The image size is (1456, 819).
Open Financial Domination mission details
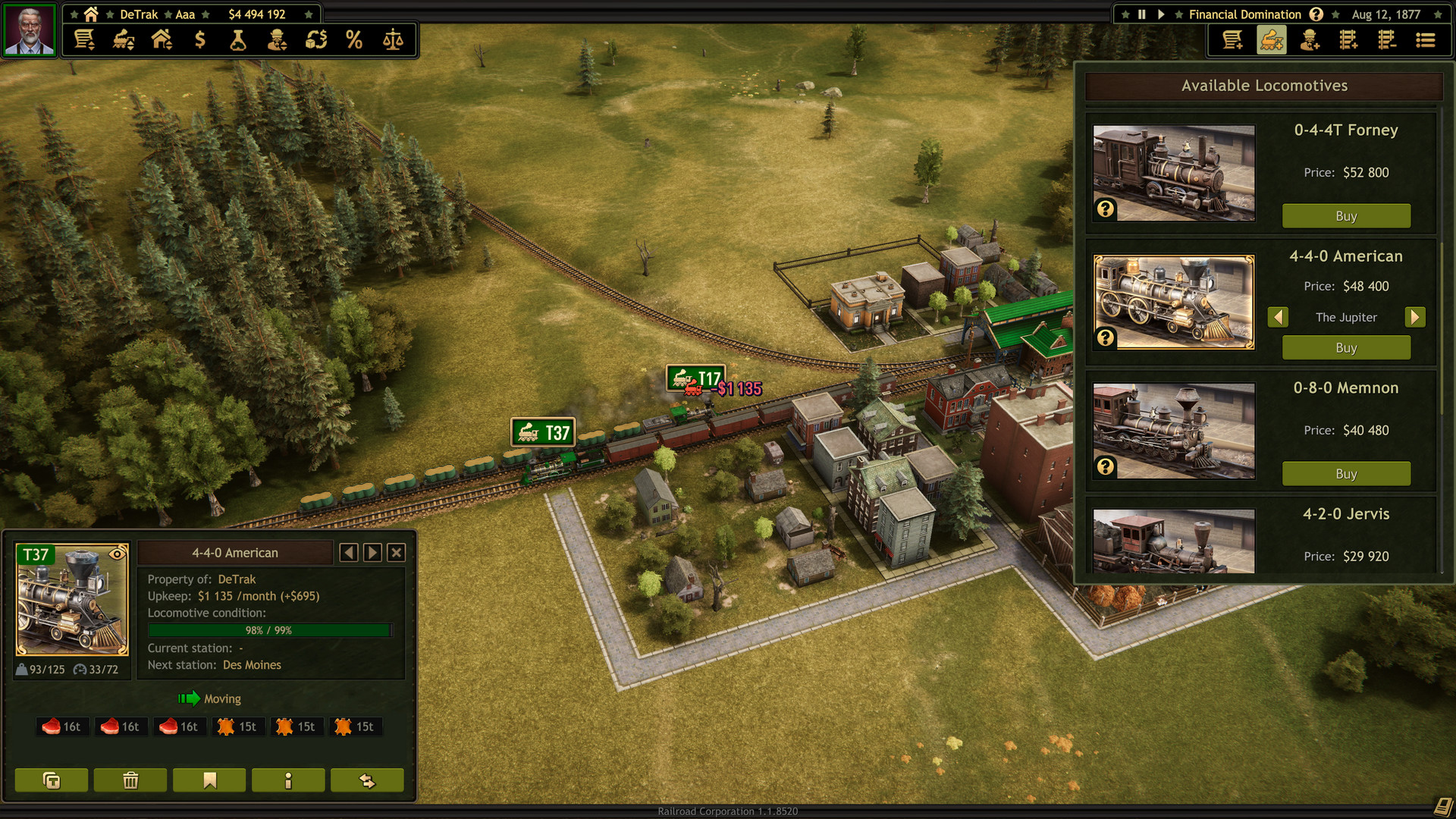[1316, 14]
